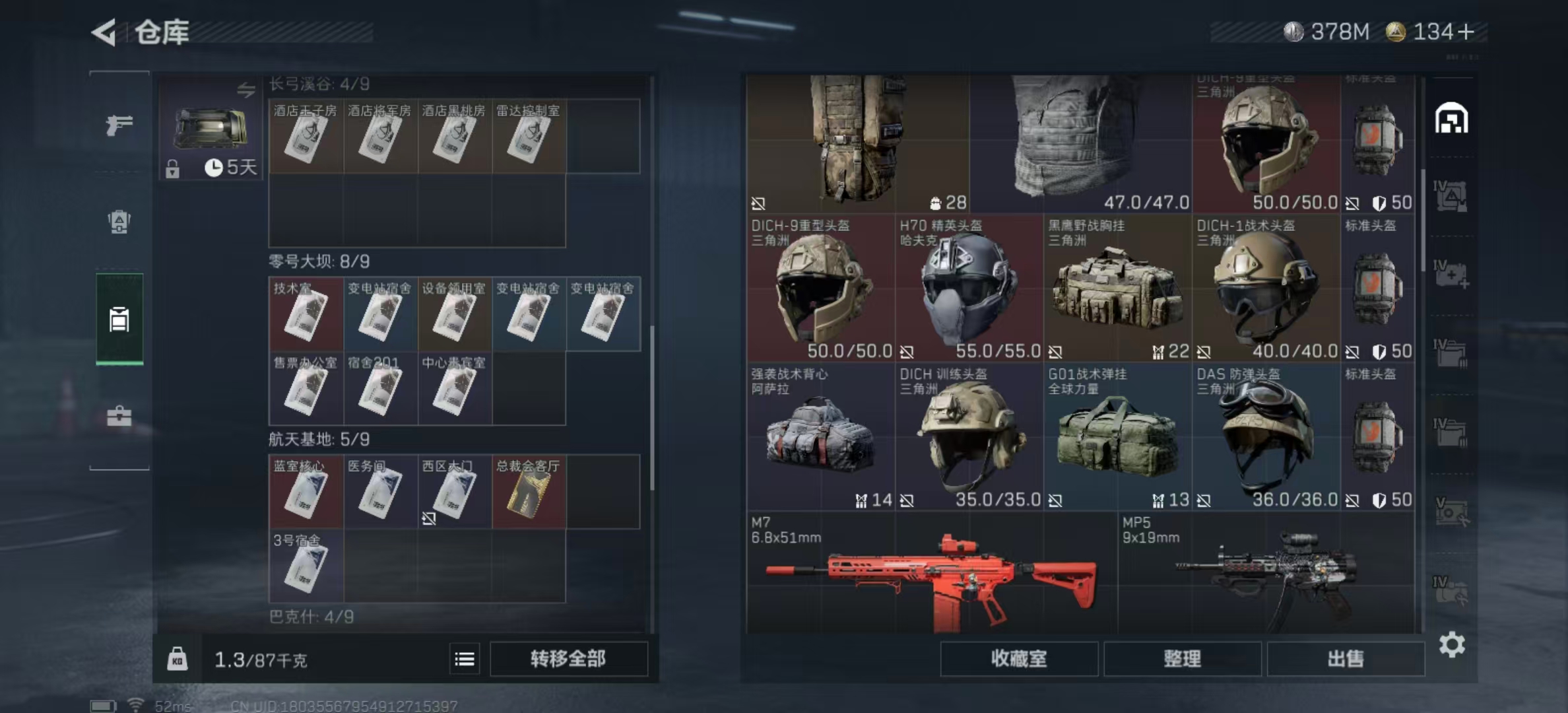The width and height of the screenshot is (1568, 713).
Task: Open the 收藏室 collection room
Action: click(x=1018, y=659)
